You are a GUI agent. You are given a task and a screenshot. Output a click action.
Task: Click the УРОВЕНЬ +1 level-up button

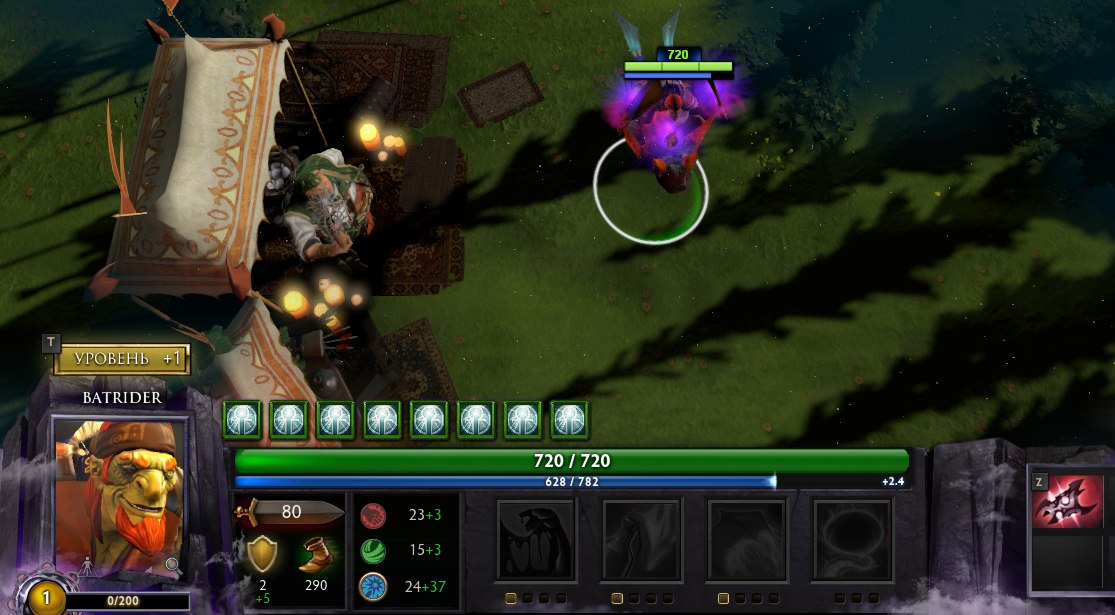point(121,359)
